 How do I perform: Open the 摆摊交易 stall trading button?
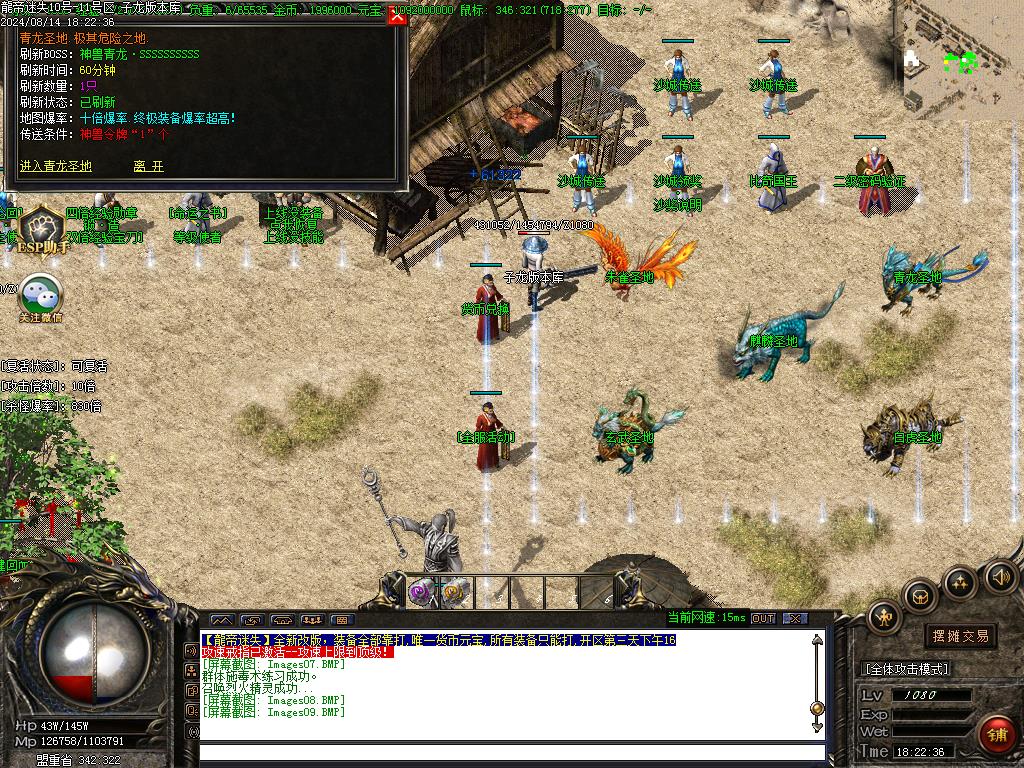[960, 636]
